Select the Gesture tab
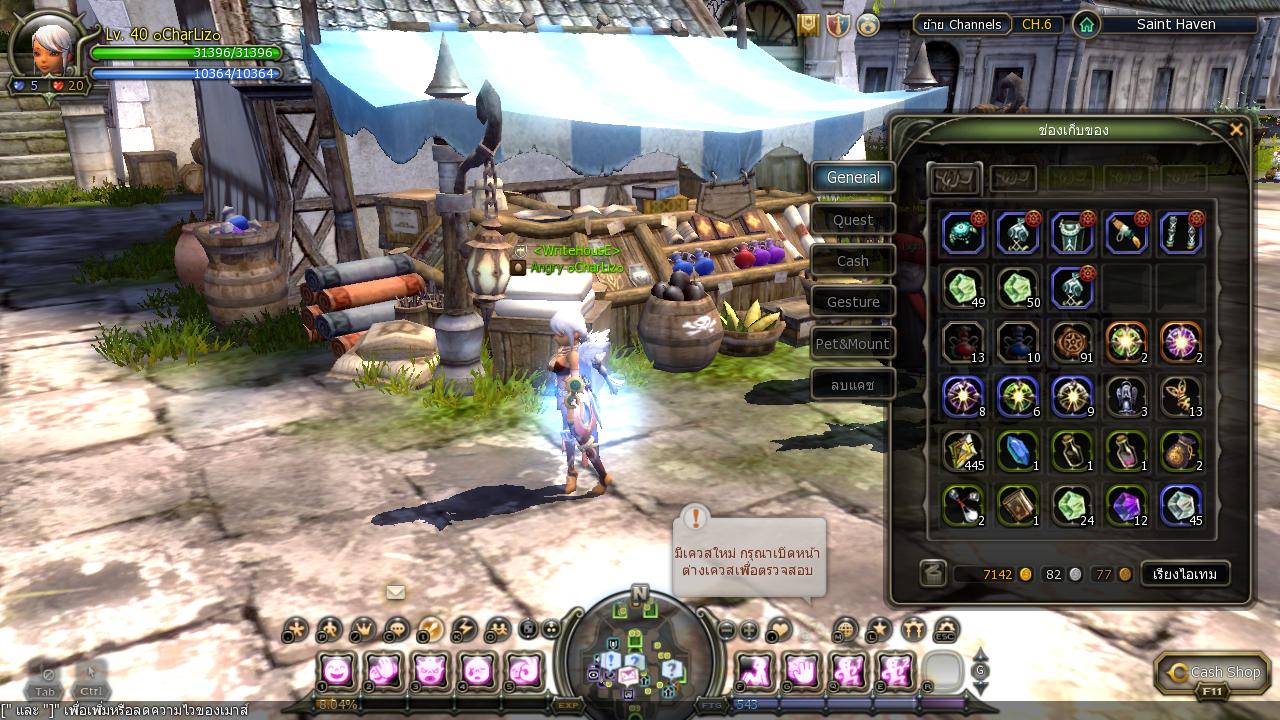Image resolution: width=1280 pixels, height=720 pixels. point(853,302)
